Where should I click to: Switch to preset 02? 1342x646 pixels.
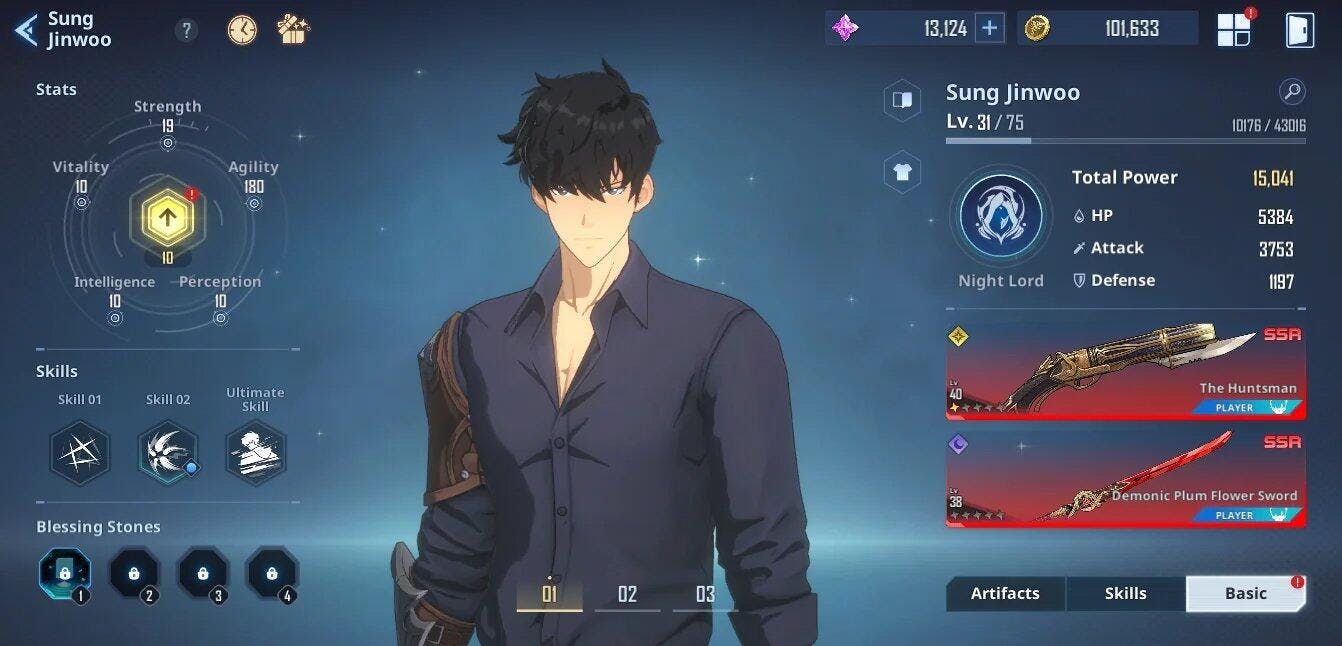click(x=627, y=595)
